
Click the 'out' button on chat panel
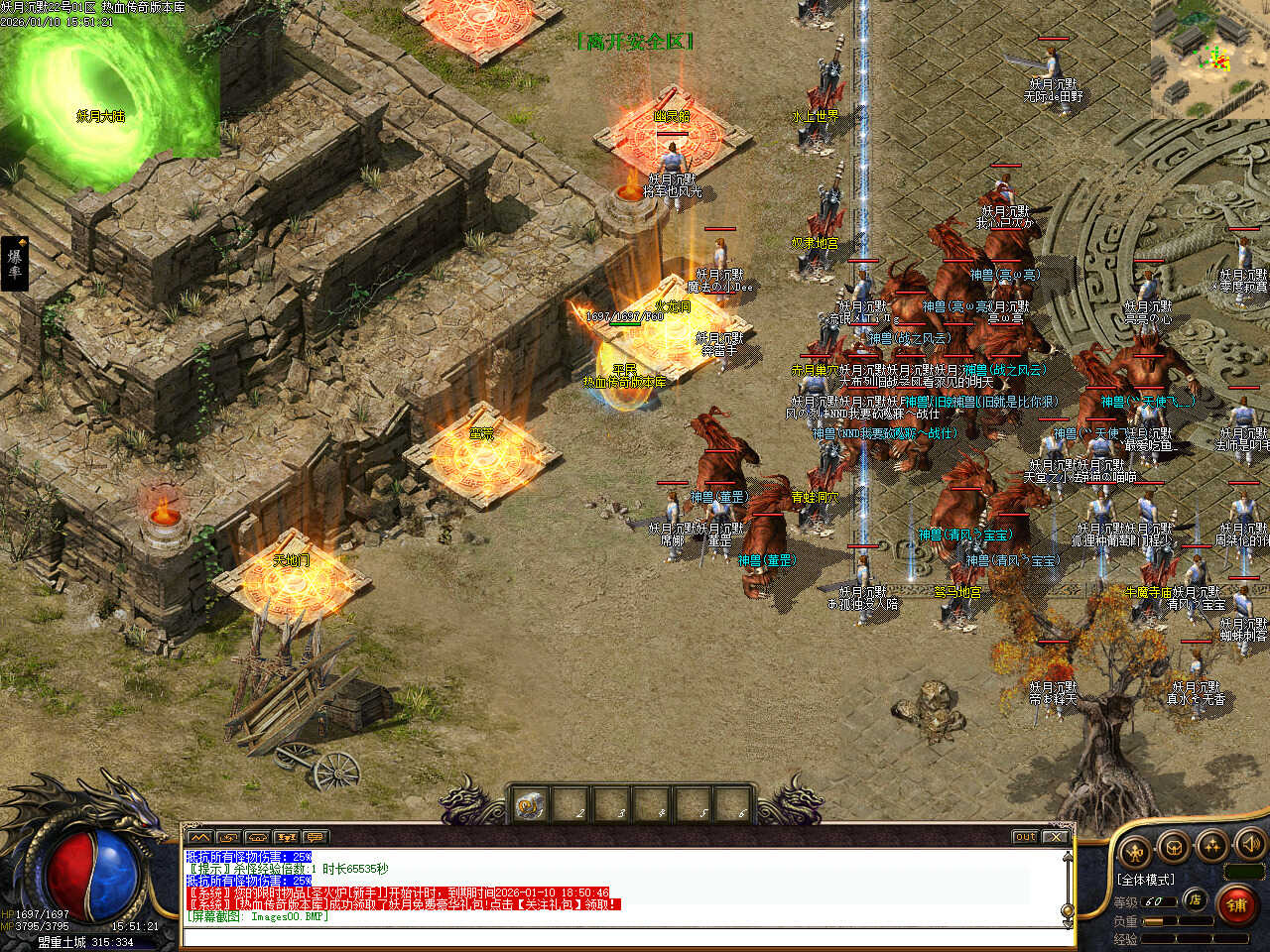[x=1025, y=837]
